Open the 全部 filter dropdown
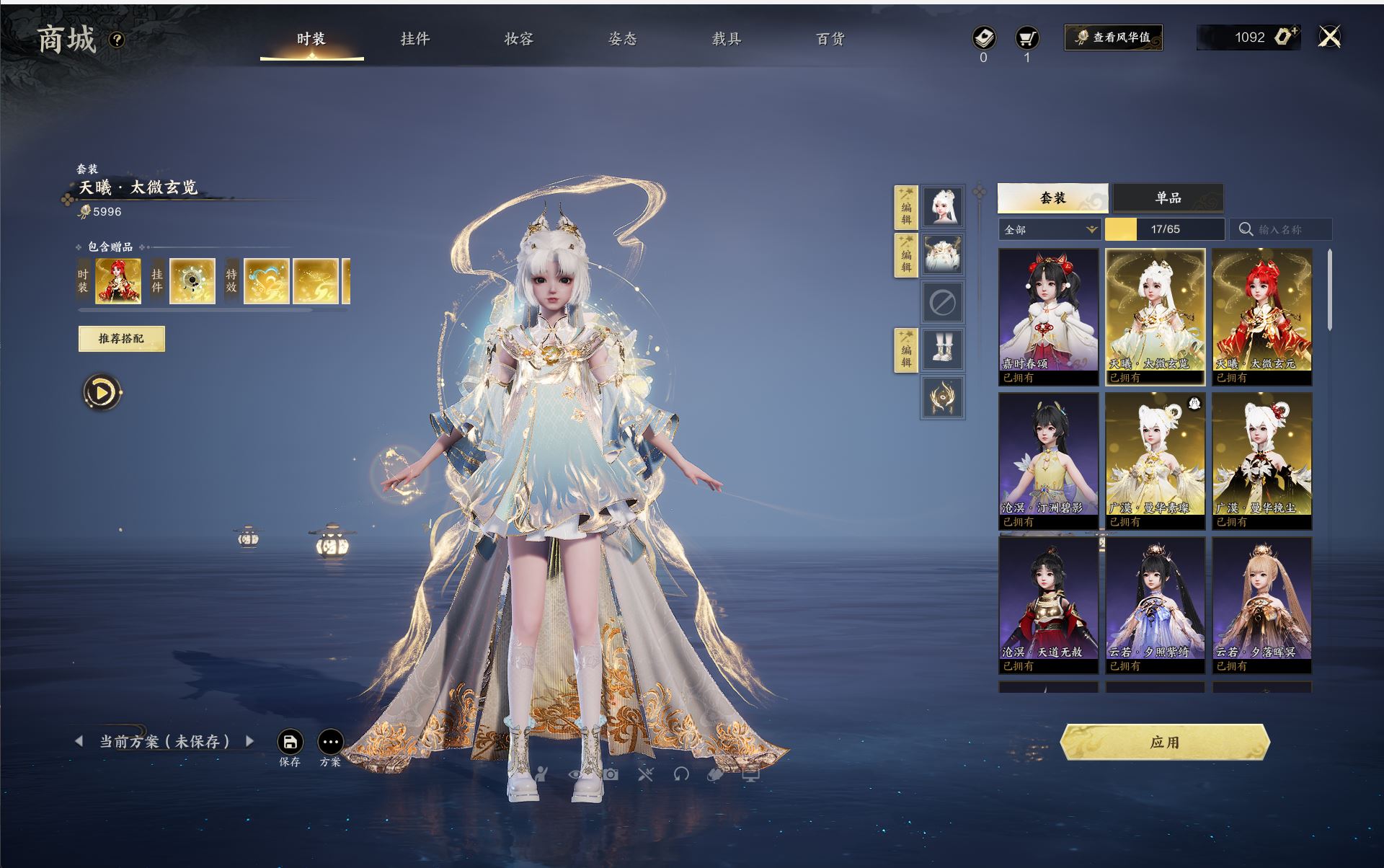Image resolution: width=1384 pixels, height=868 pixels. [1050, 229]
